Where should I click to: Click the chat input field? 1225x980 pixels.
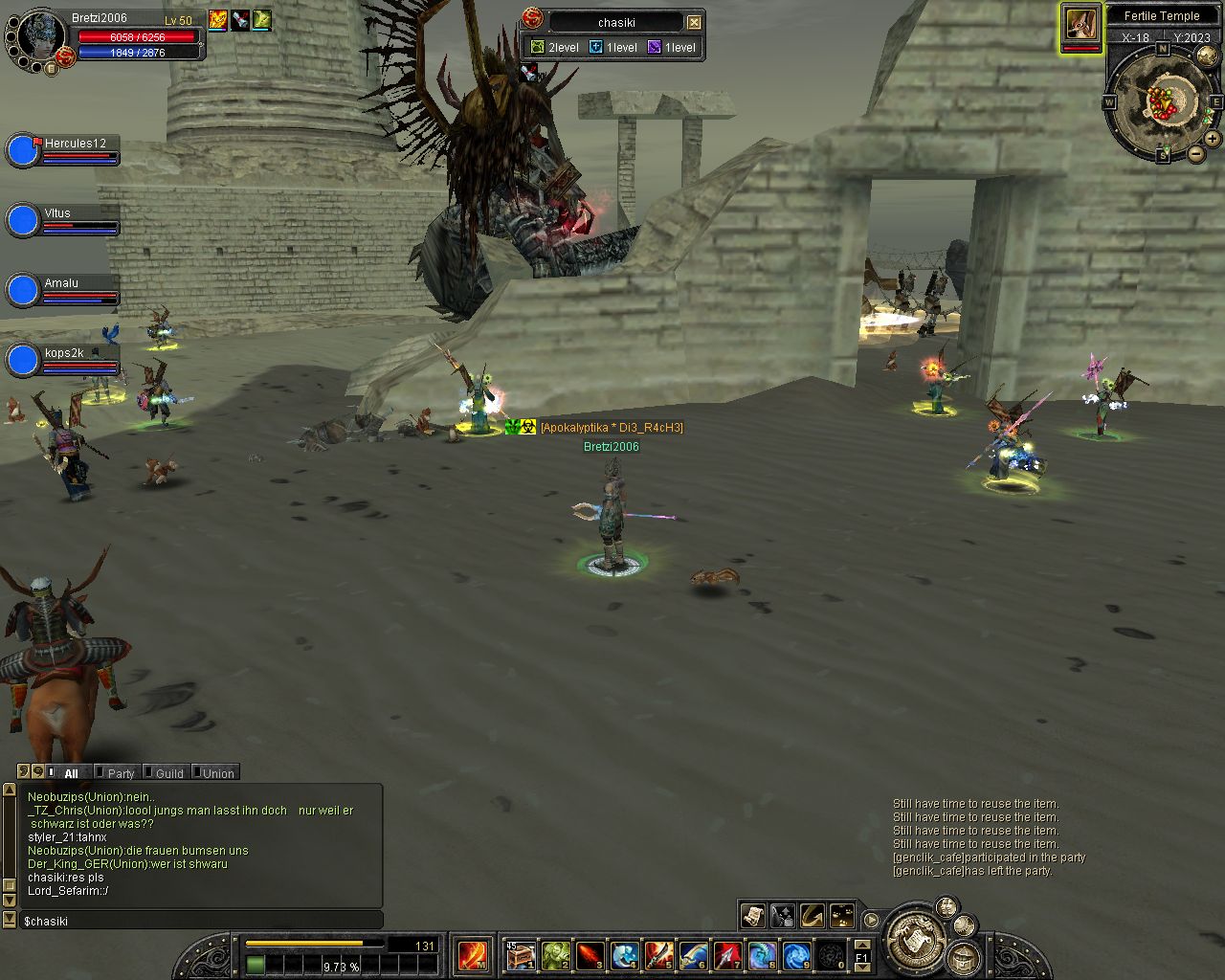point(201,921)
